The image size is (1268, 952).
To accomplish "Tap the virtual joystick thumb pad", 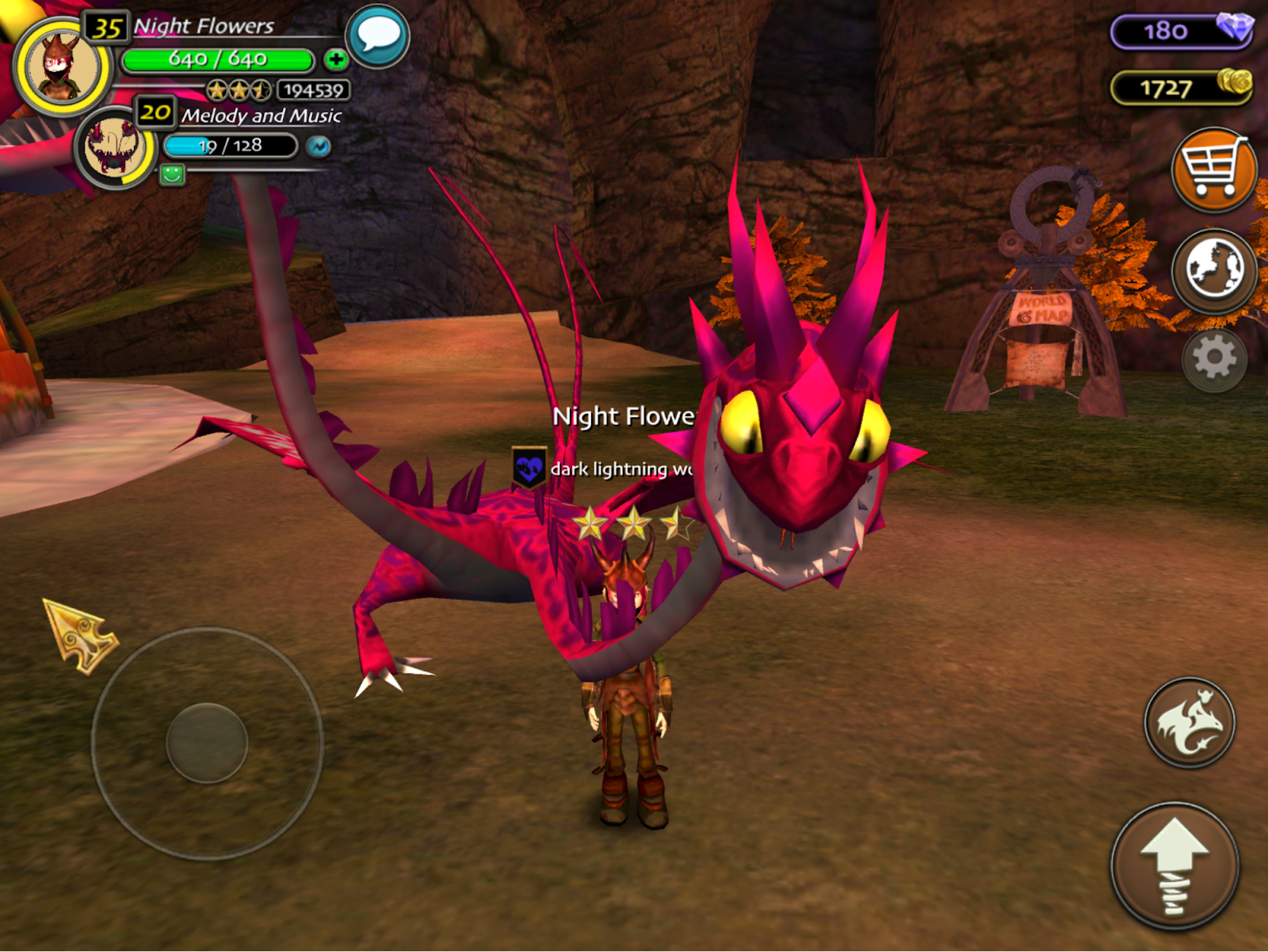I will click(207, 743).
